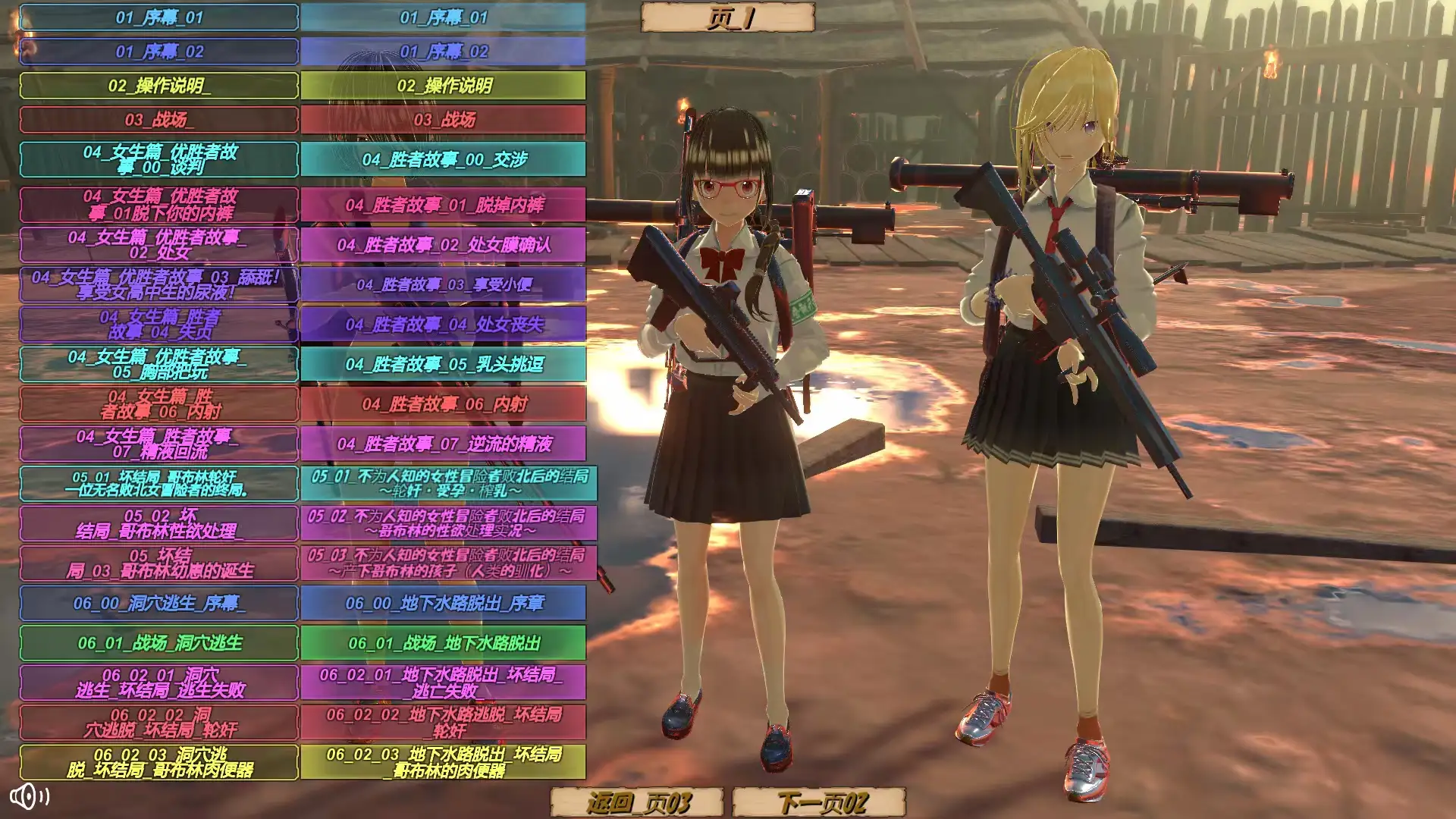1456x819 pixels.
Task: Open the 06_01_战场_洞穴逃生 entry
Action: [x=158, y=643]
